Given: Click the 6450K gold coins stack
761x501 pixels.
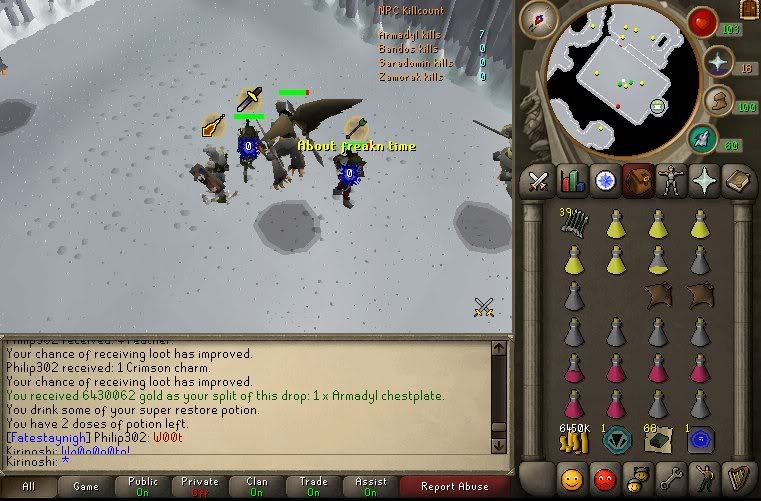Looking at the screenshot, I should (x=573, y=438).
